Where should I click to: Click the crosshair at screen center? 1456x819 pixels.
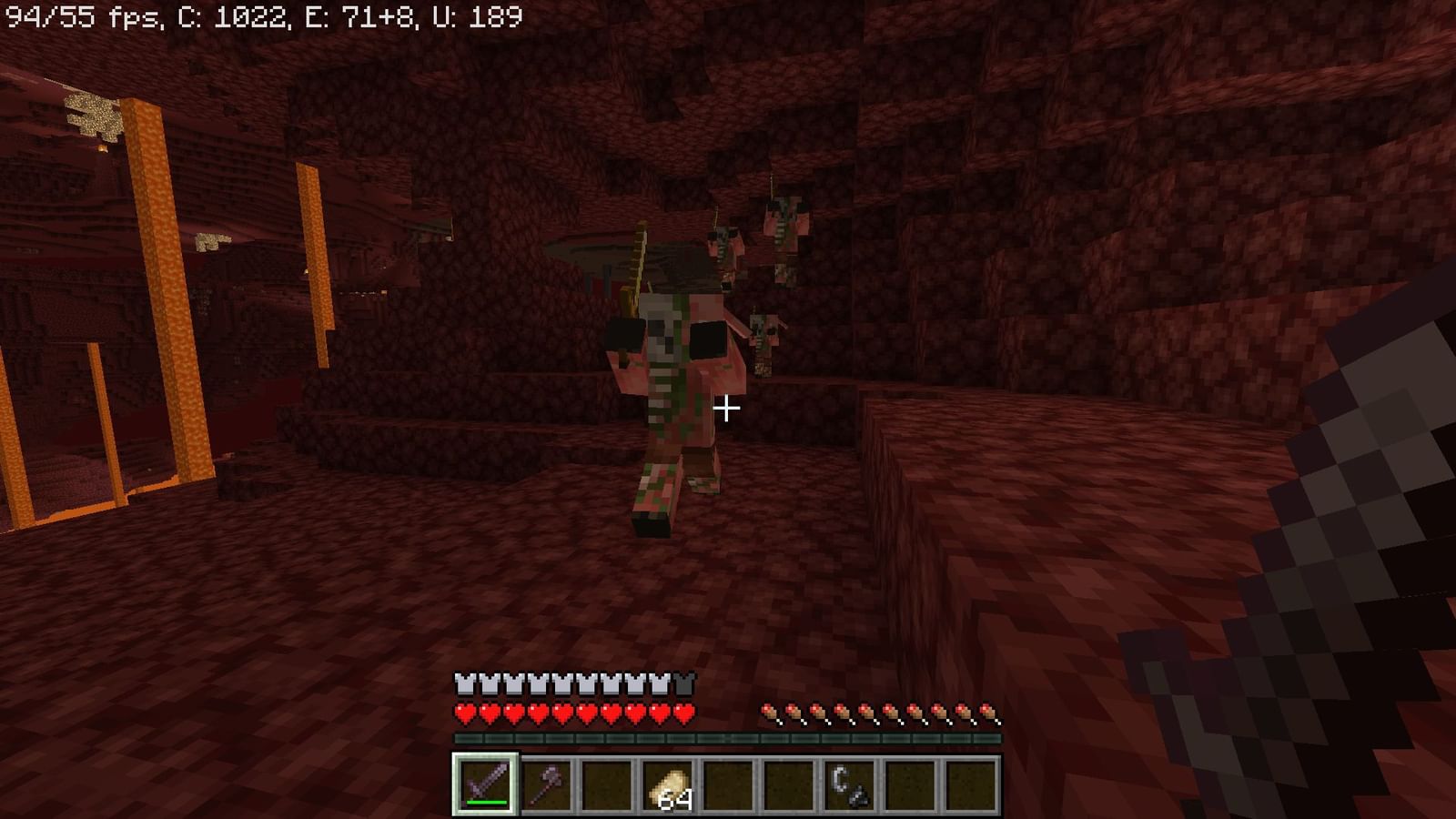point(728,409)
